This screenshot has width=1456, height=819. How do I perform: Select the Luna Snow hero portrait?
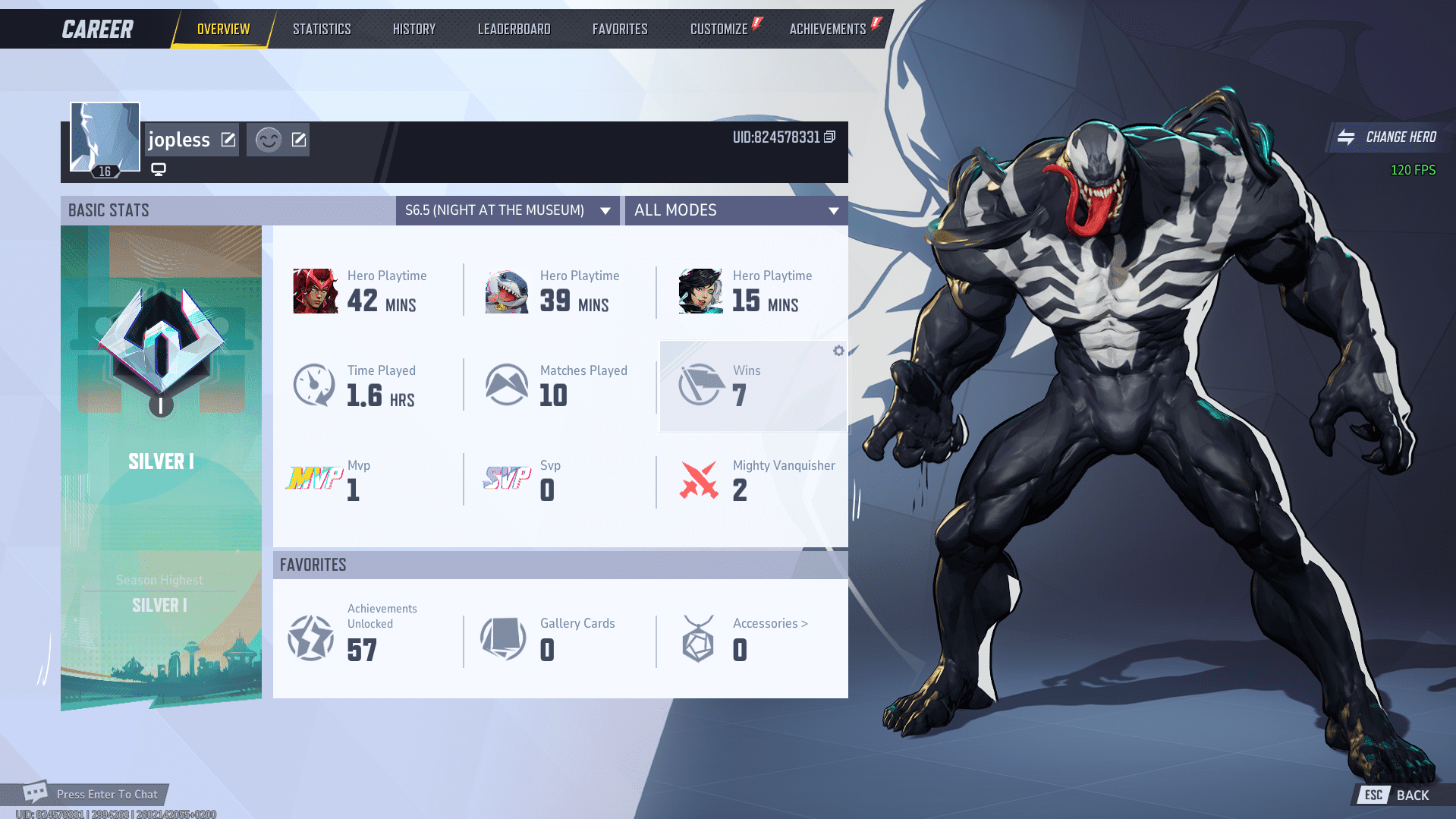click(x=699, y=290)
